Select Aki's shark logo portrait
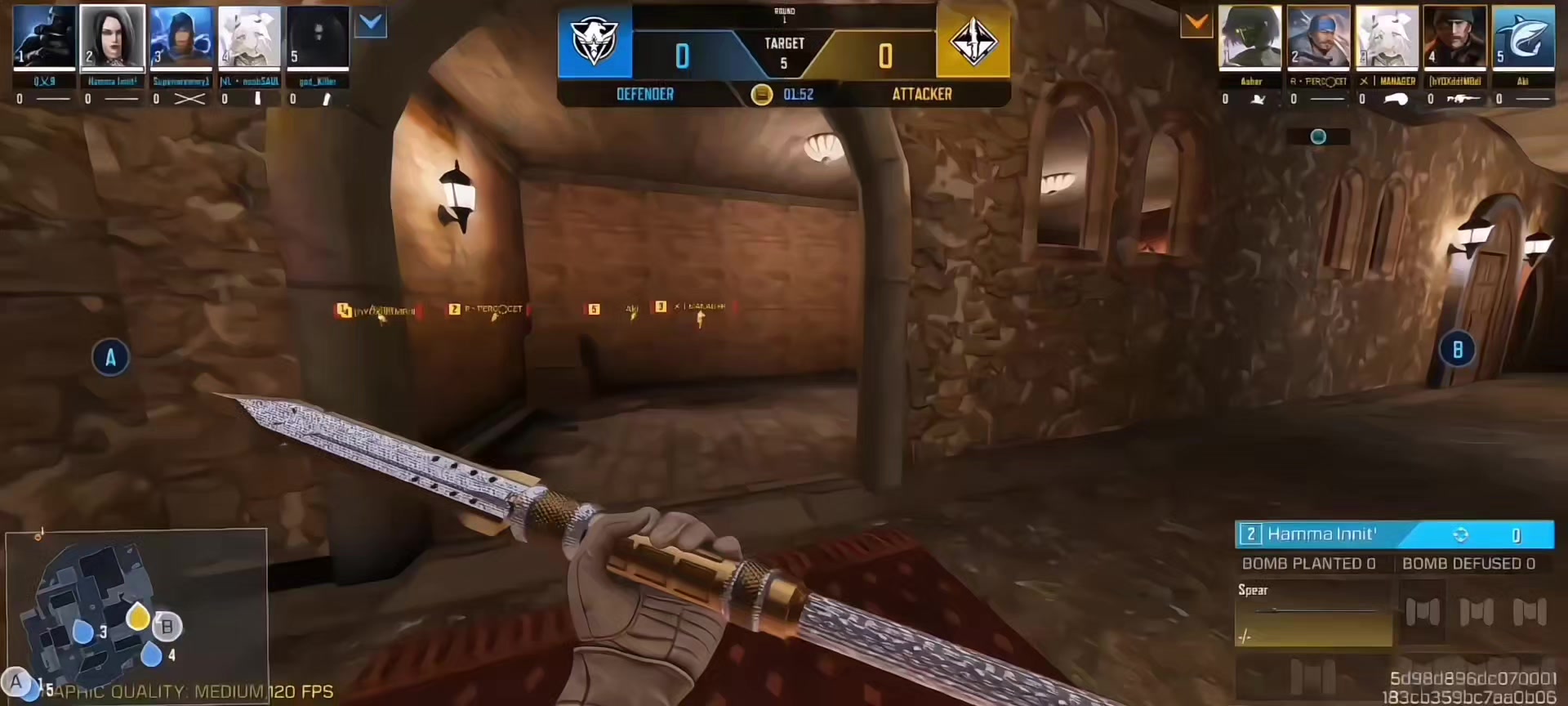1568x706 pixels. tap(1523, 38)
